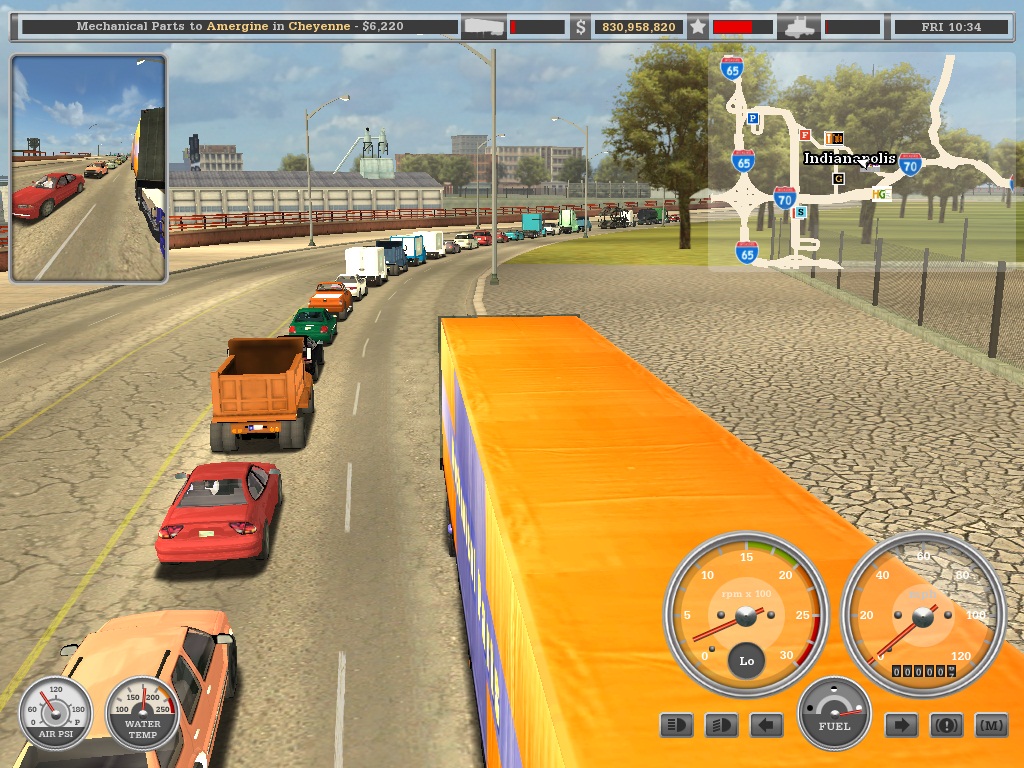
Task: Click the G marker on the minimap
Action: click(x=838, y=178)
